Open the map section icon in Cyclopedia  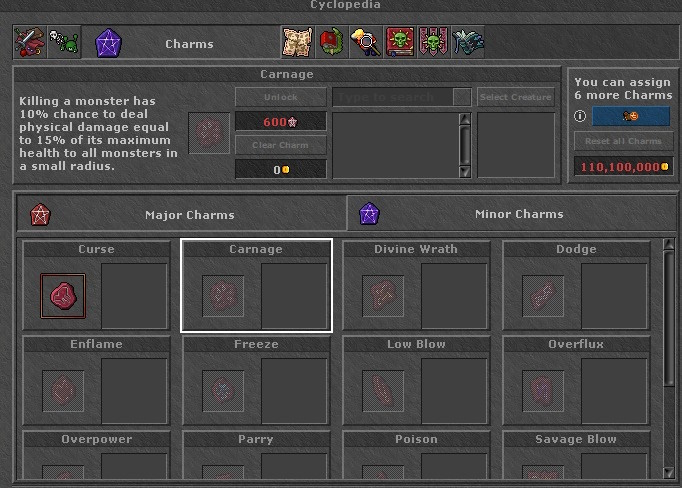click(x=297, y=43)
